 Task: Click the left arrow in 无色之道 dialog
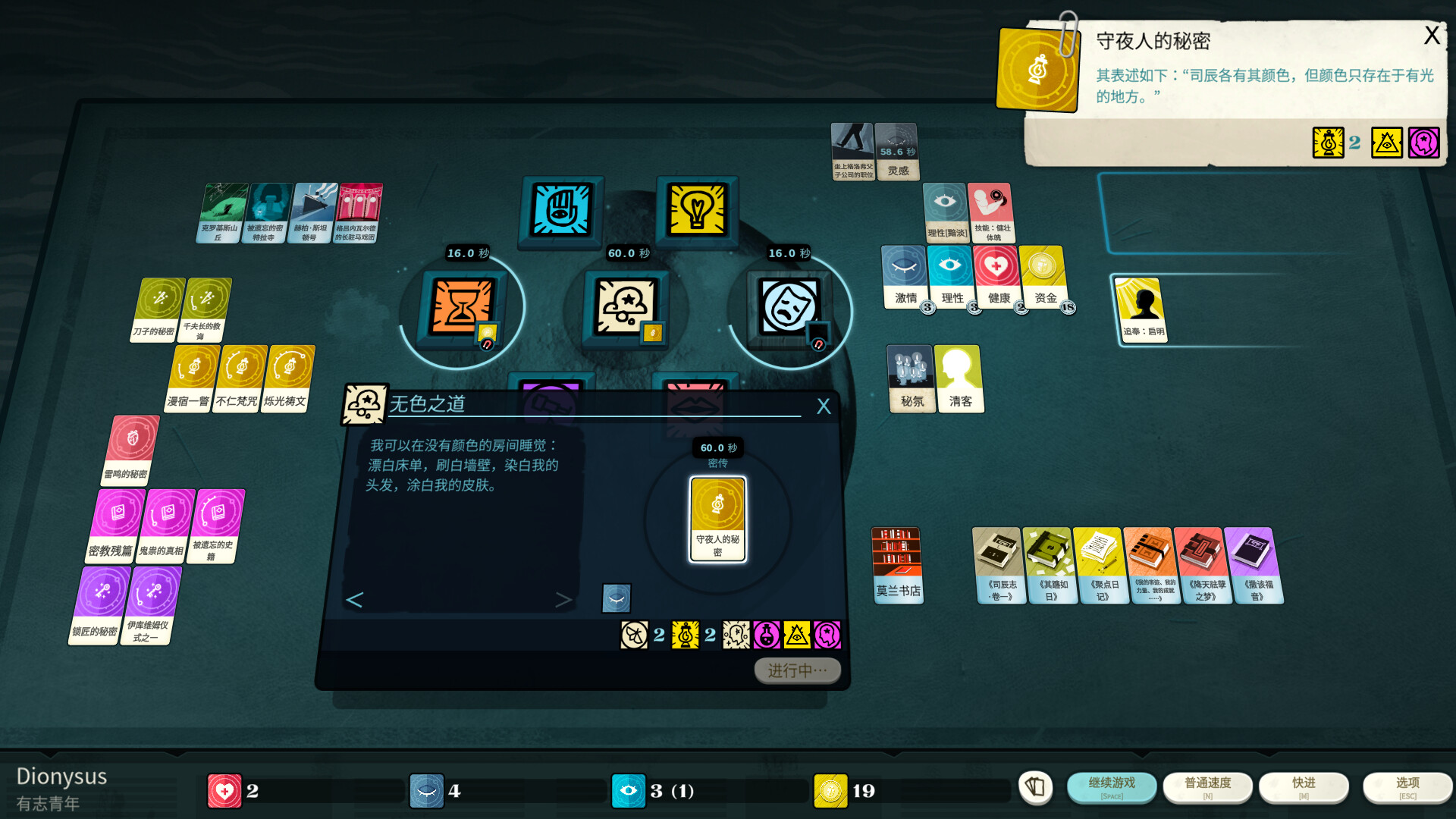[x=353, y=599]
